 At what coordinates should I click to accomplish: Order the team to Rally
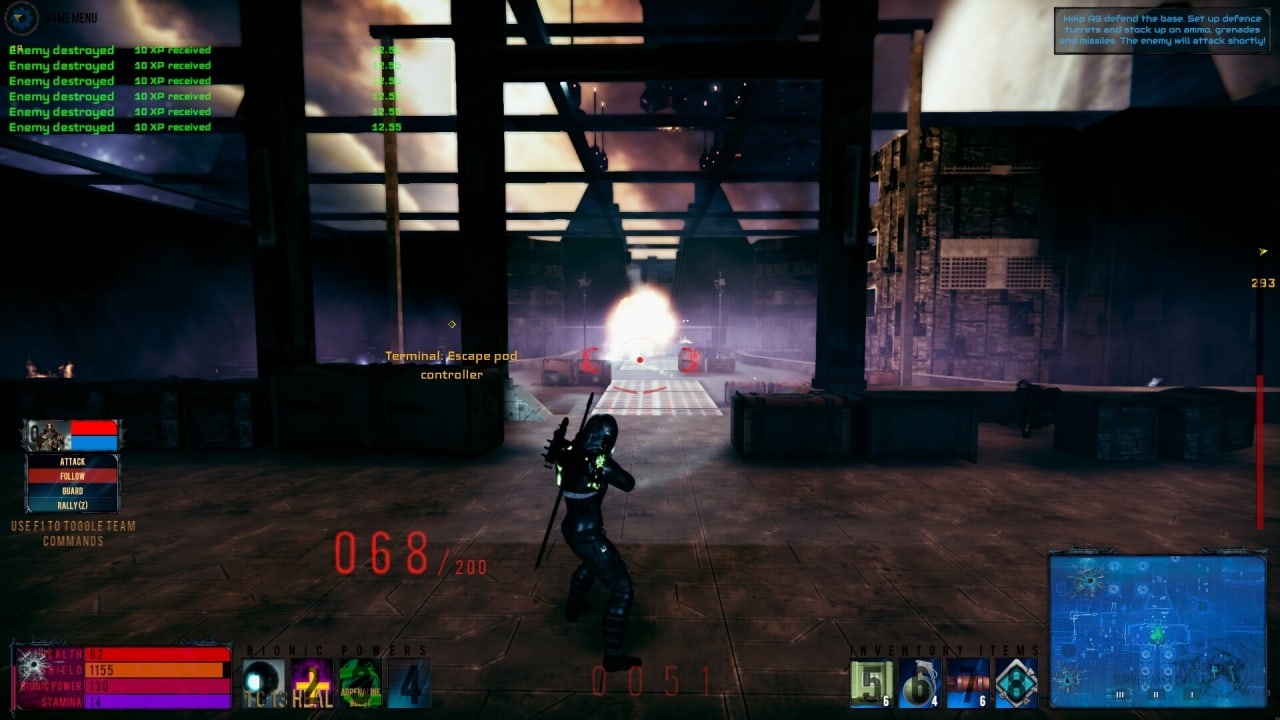(x=72, y=506)
